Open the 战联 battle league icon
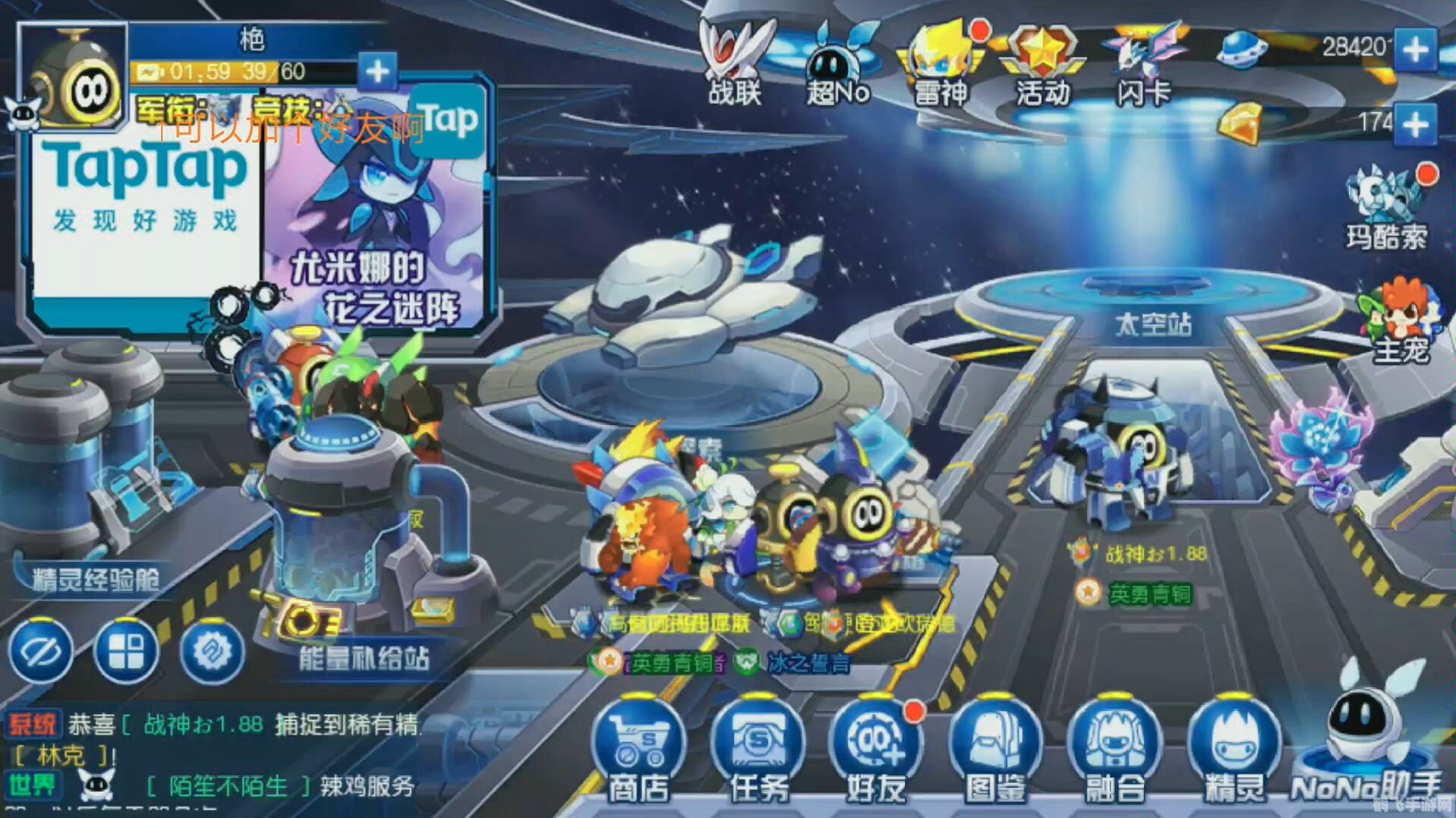The width and height of the screenshot is (1456, 818). [733, 61]
